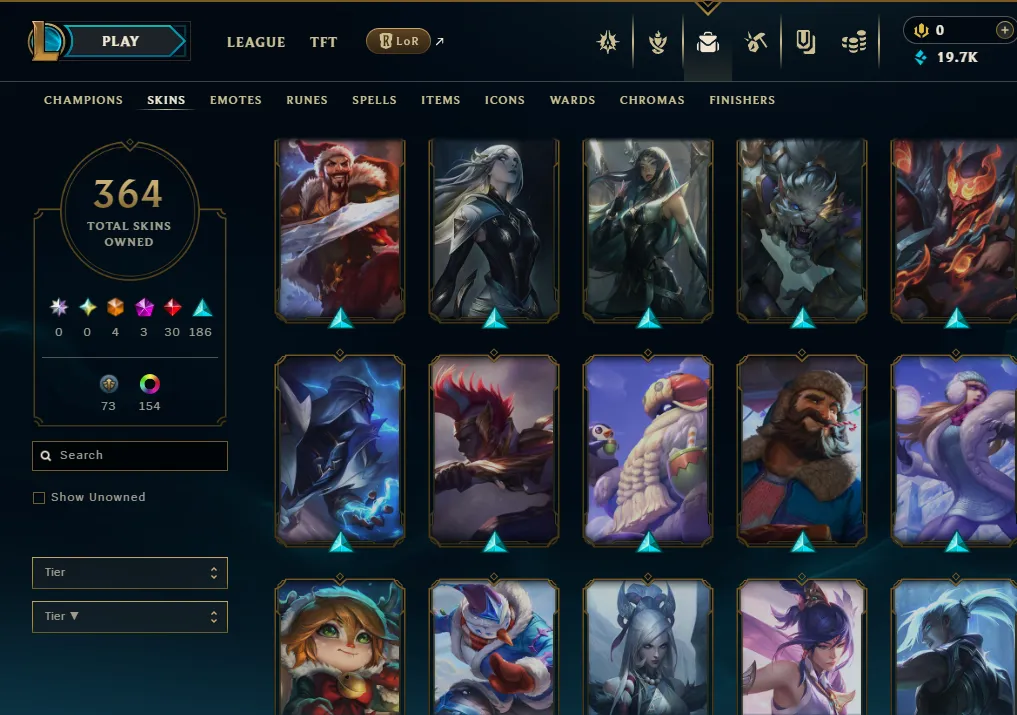Switch to the Chromas tab
The height and width of the screenshot is (715, 1017).
(x=652, y=100)
